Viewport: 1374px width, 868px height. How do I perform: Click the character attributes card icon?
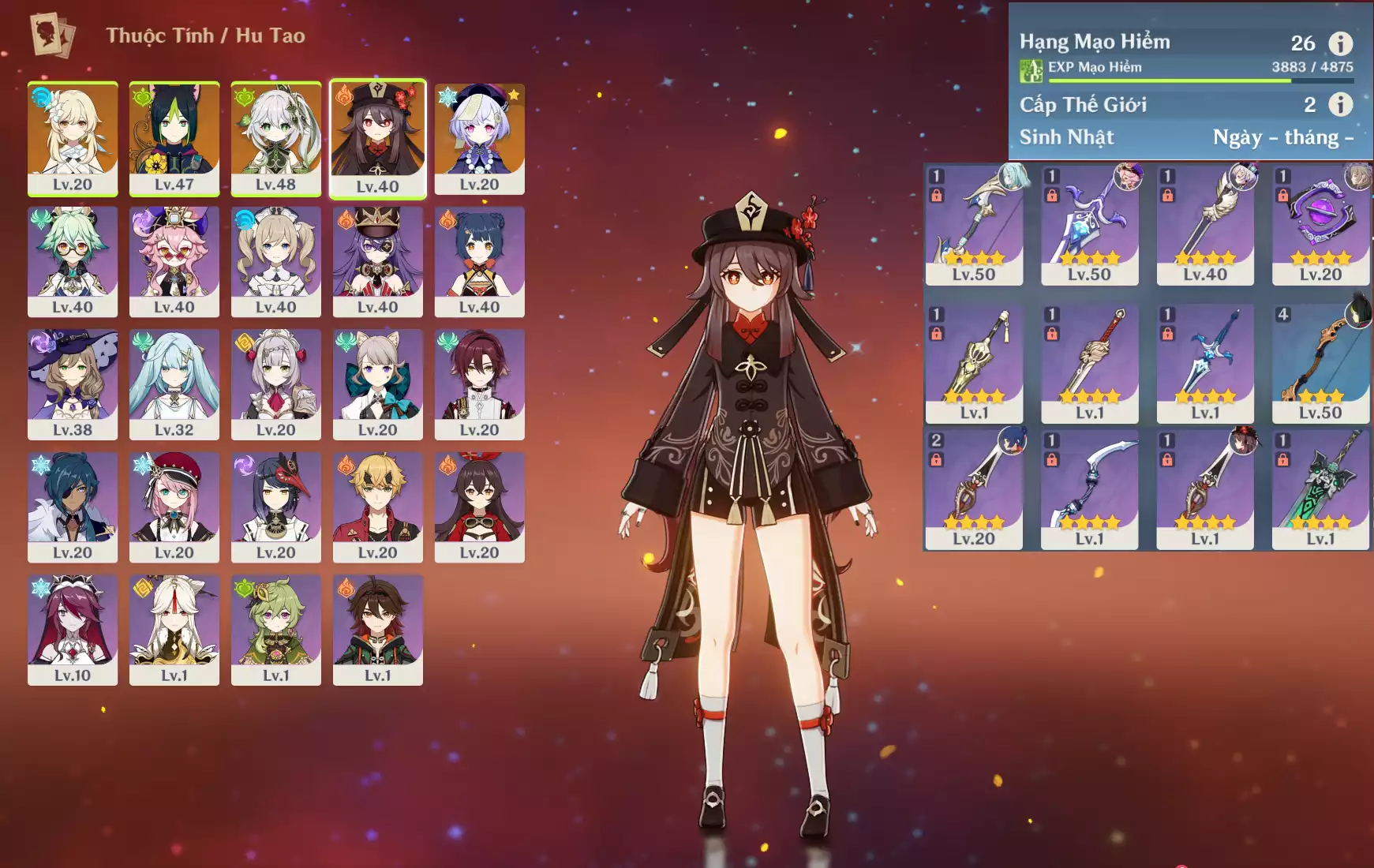[52, 36]
